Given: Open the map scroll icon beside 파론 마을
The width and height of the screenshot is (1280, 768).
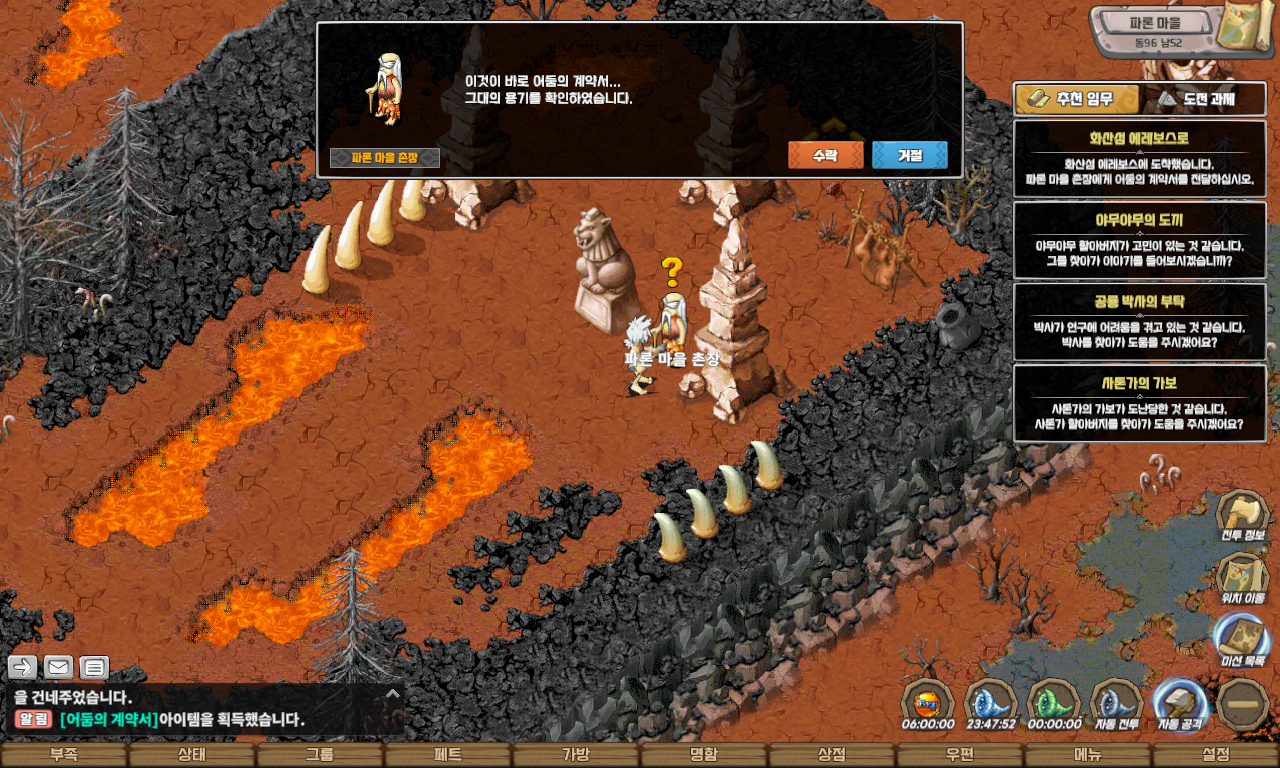Looking at the screenshot, I should 1247,30.
